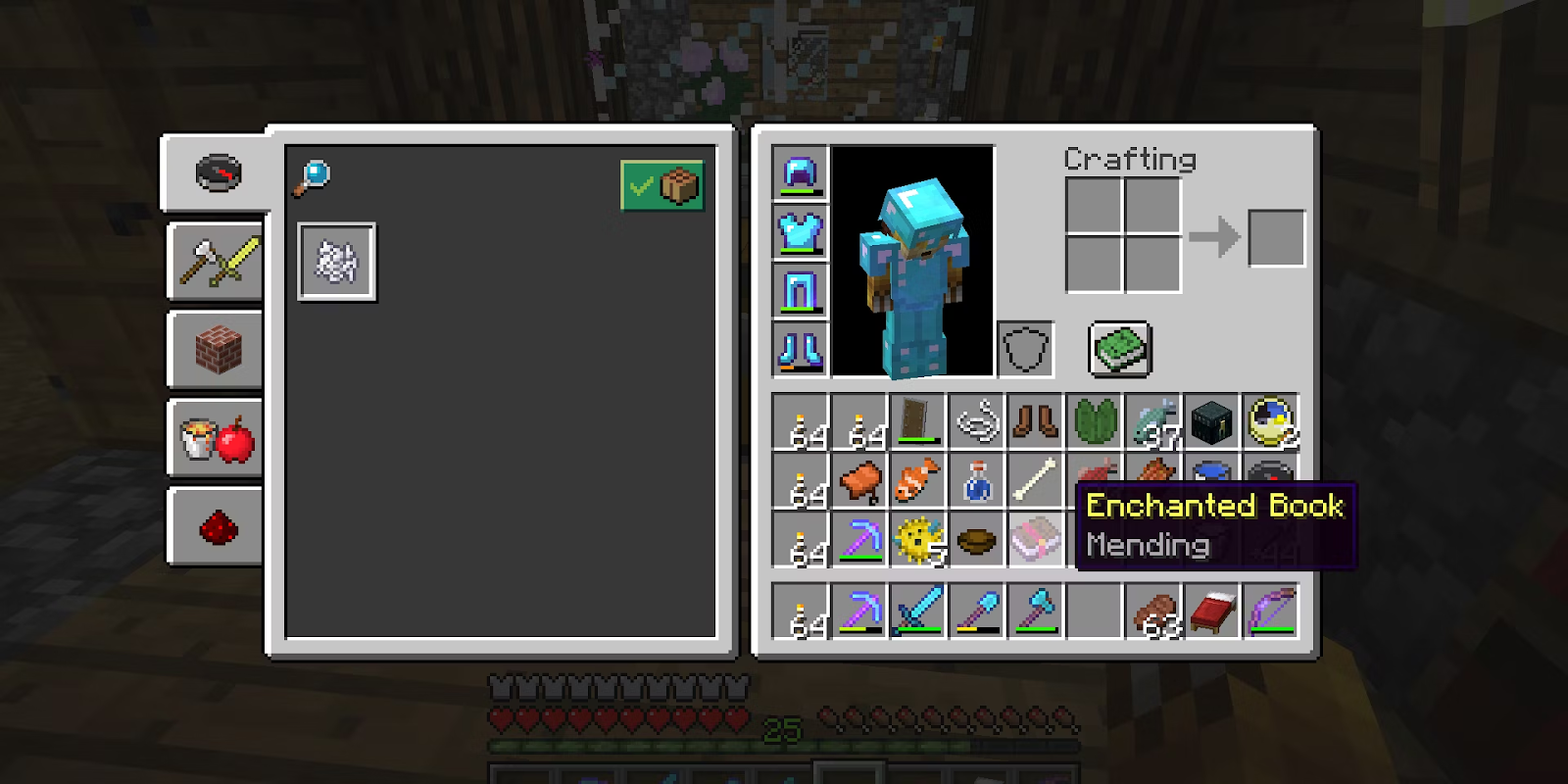
Task: Pick up the equipped diamond chestplate
Action: tap(801, 232)
